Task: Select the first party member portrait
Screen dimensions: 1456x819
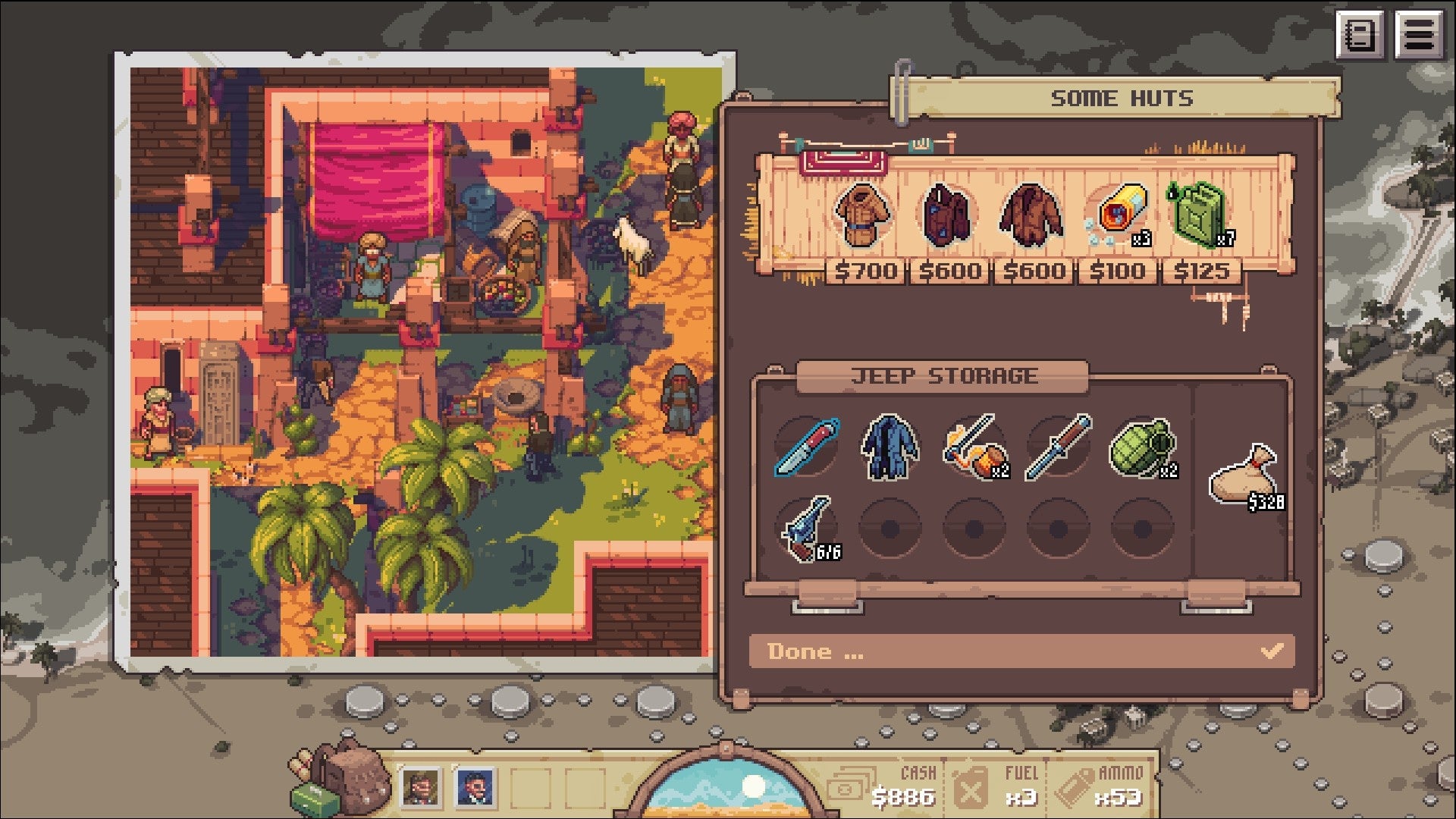Action: point(420,786)
